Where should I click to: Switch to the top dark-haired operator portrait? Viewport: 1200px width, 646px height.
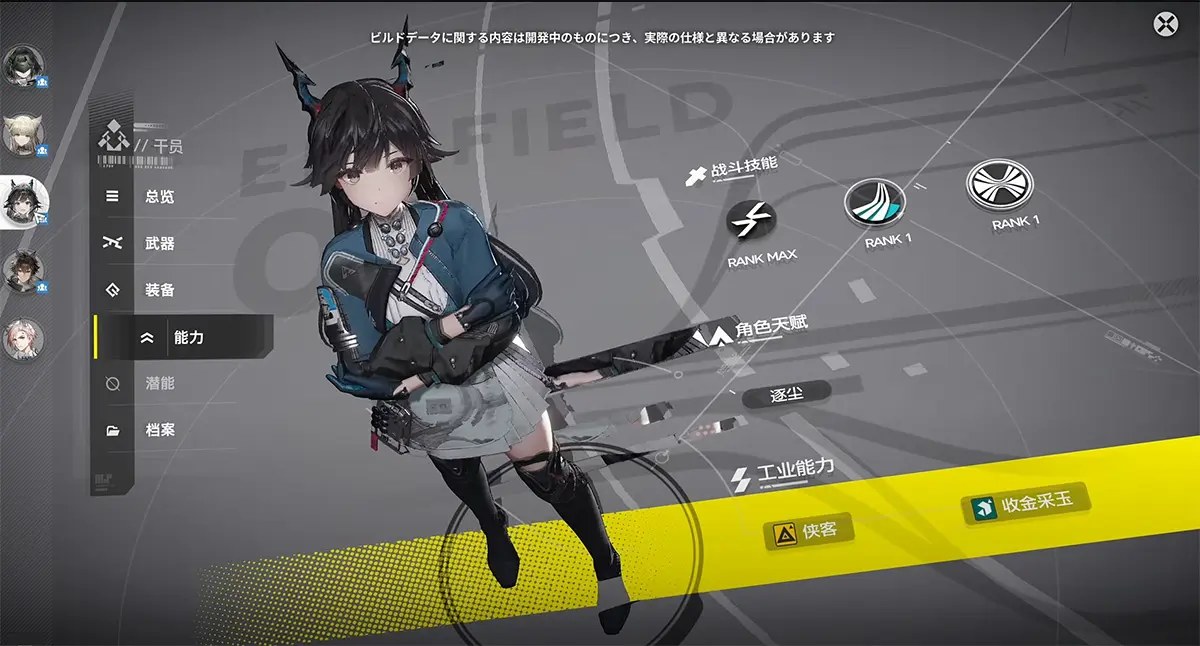click(20, 67)
